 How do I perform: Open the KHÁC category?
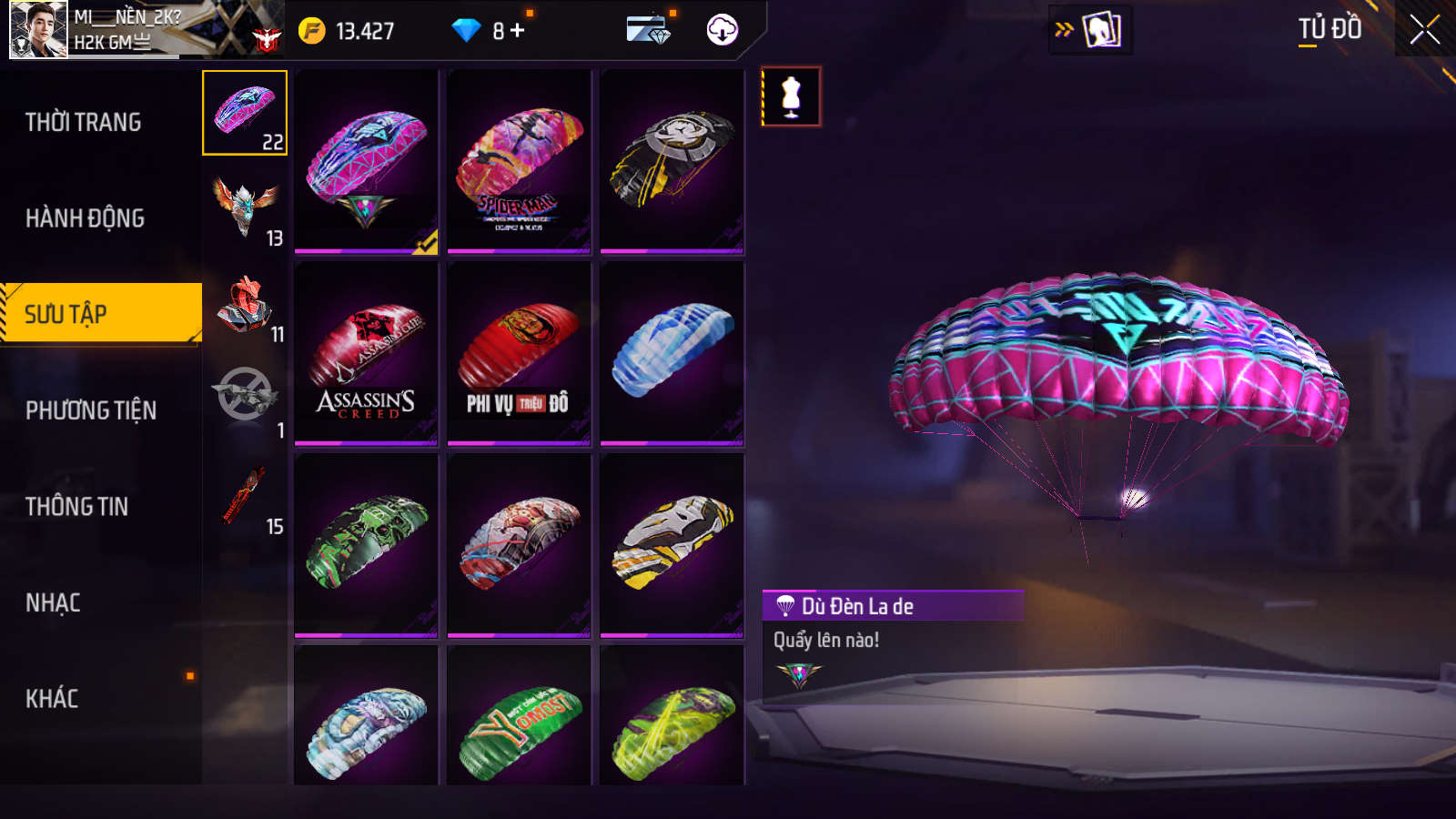(53, 699)
